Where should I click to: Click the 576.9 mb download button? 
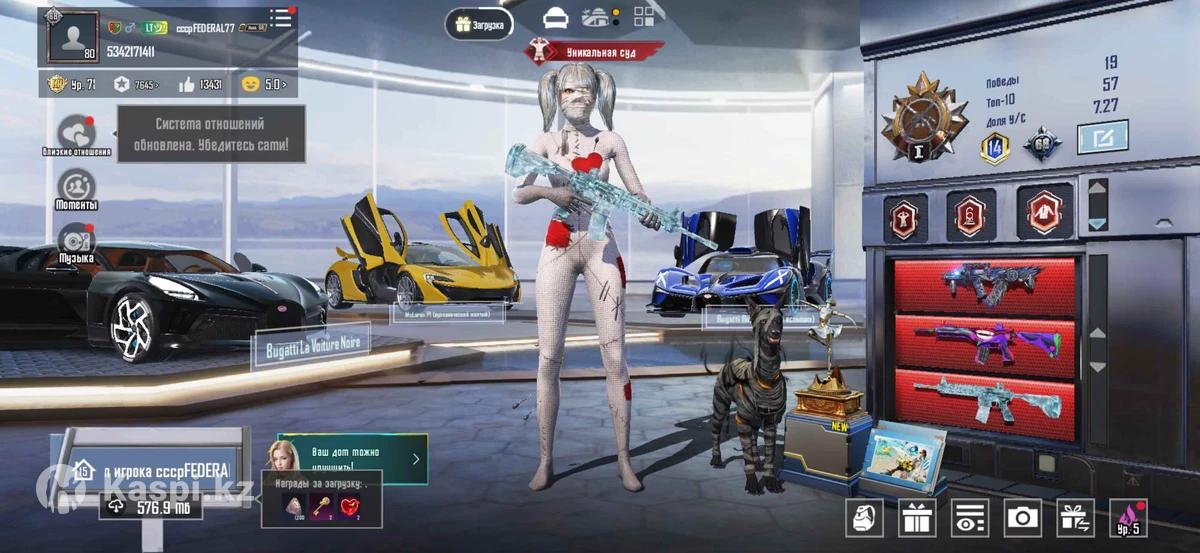(x=150, y=507)
